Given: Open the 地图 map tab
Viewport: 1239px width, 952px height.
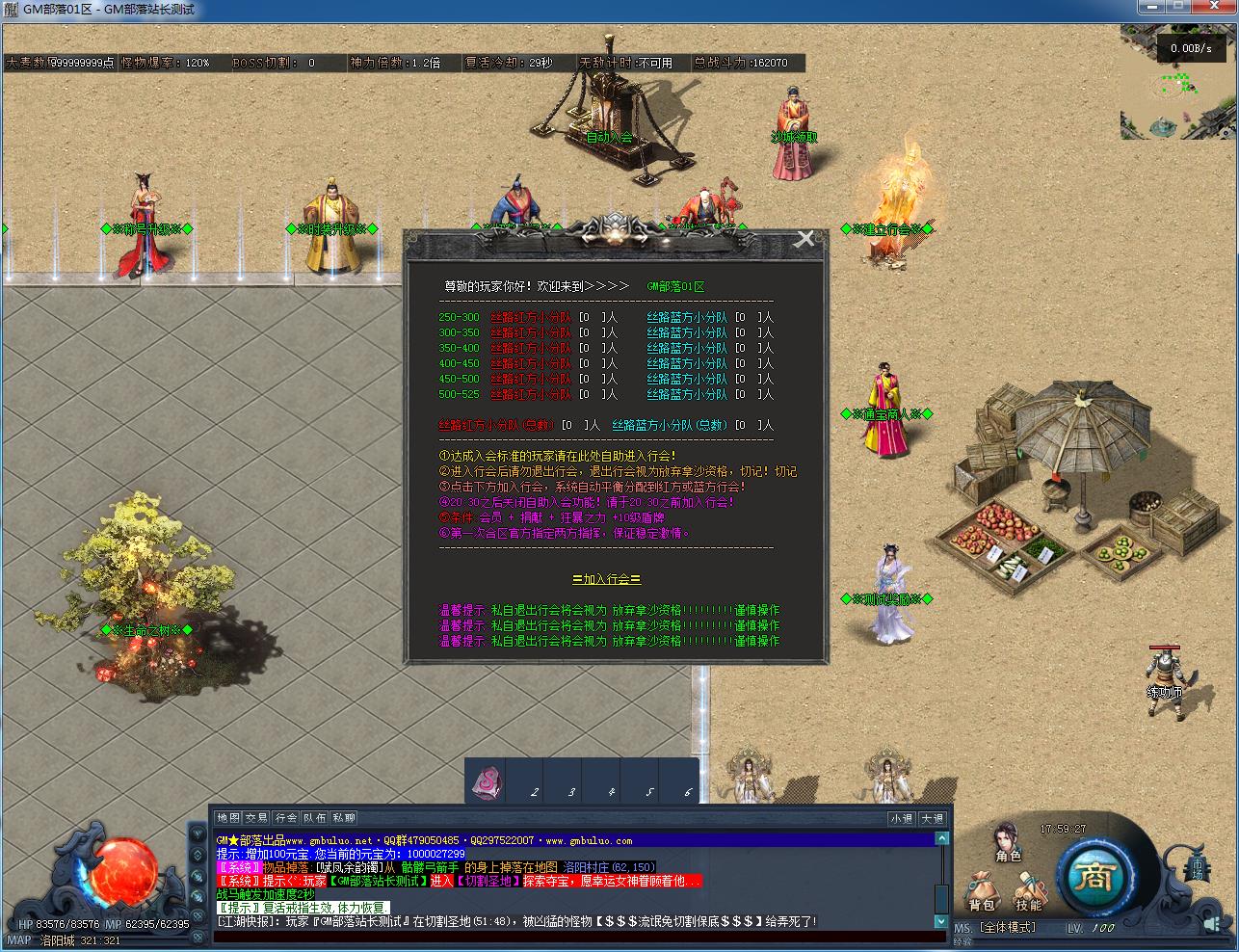Looking at the screenshot, I should coord(227,818).
